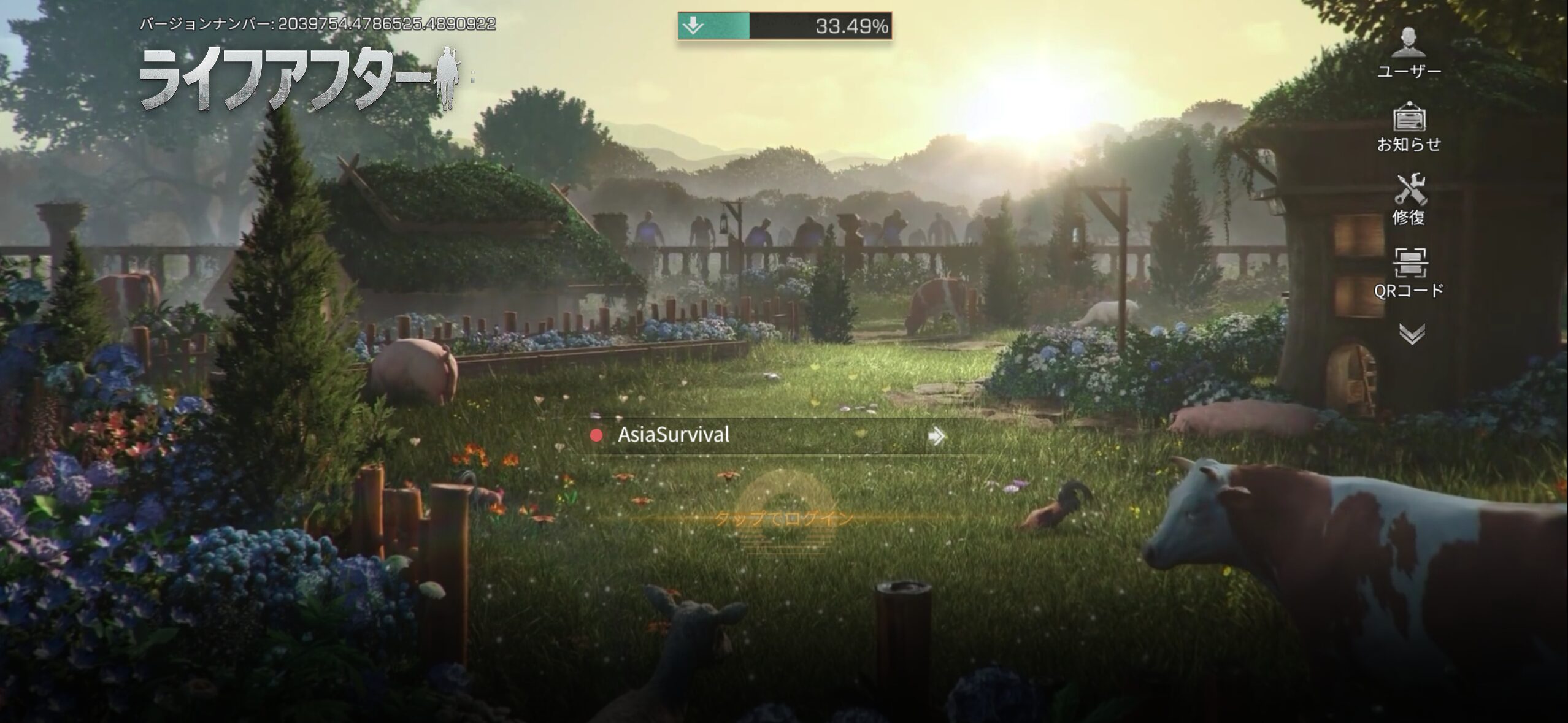Launch the QRコード scanner
The height and width of the screenshot is (723, 1568).
(1409, 272)
